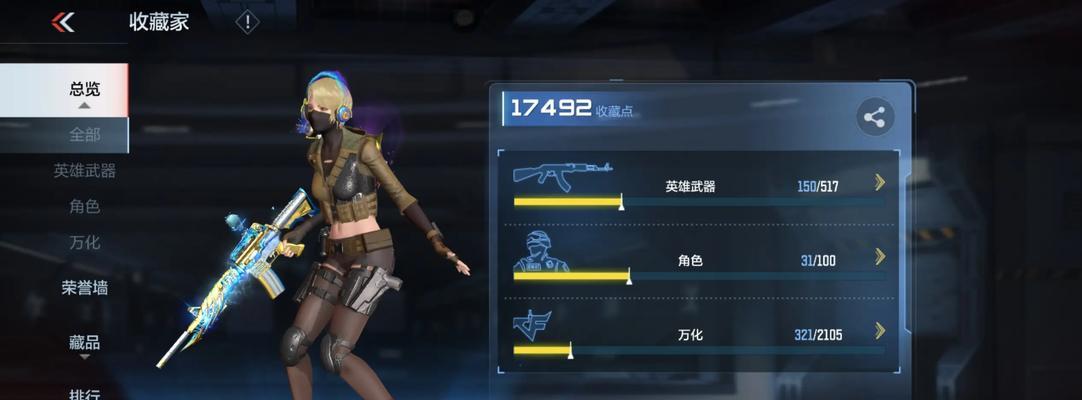Select the 全部 sub-category

click(84, 134)
